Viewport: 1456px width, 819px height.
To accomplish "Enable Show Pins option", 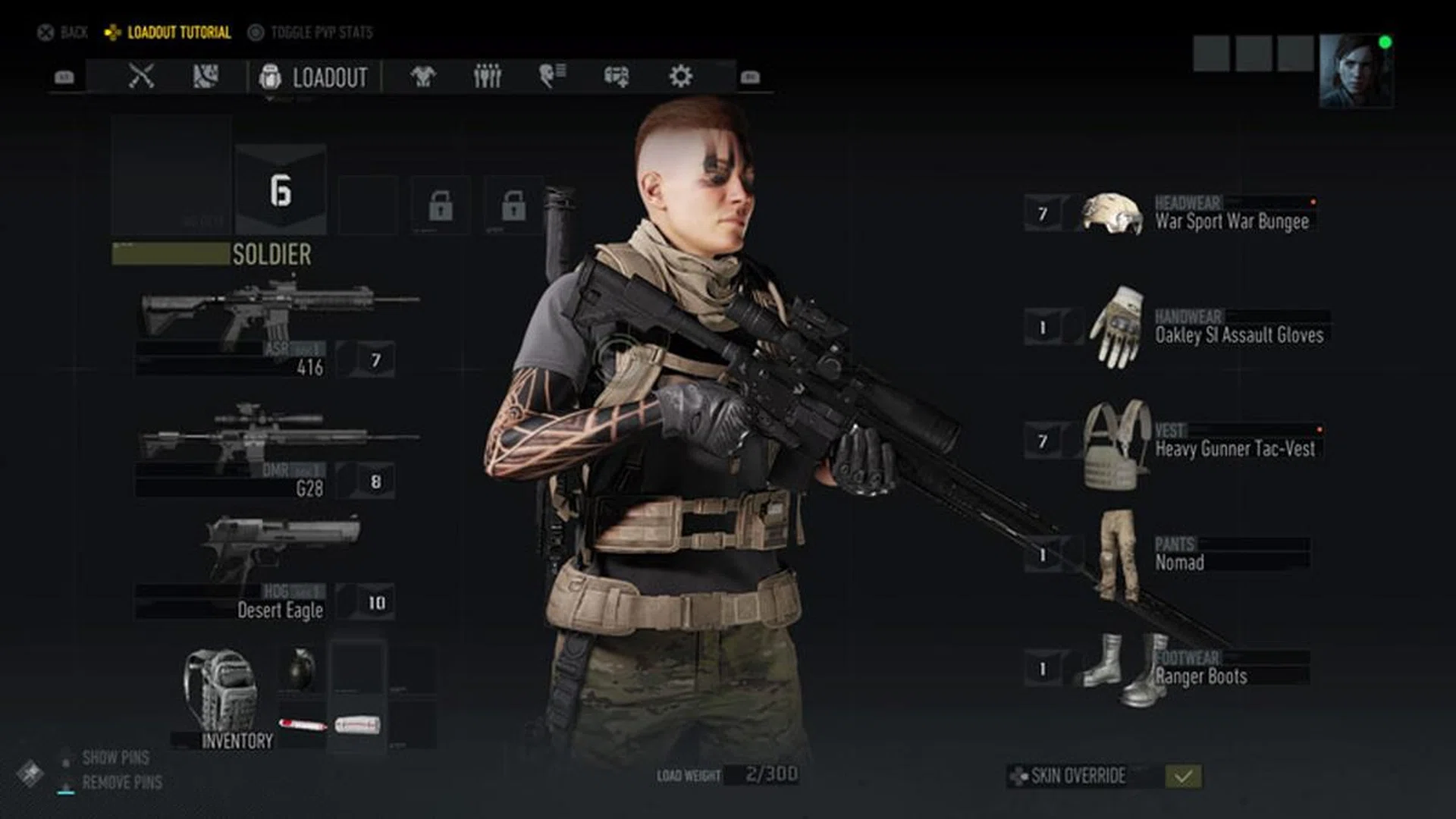I will [114, 758].
